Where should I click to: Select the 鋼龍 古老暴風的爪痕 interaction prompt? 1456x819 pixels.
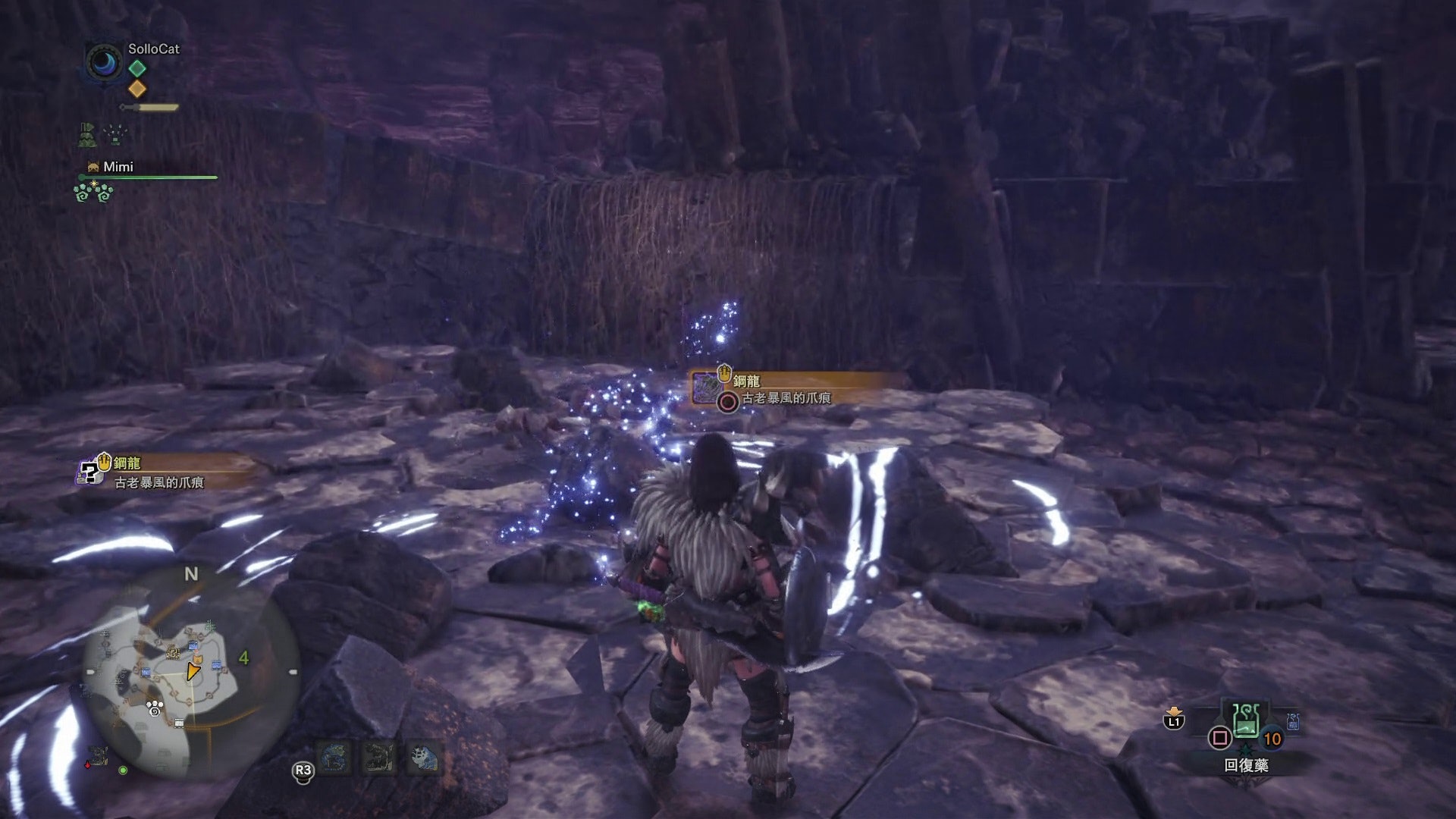point(785,390)
